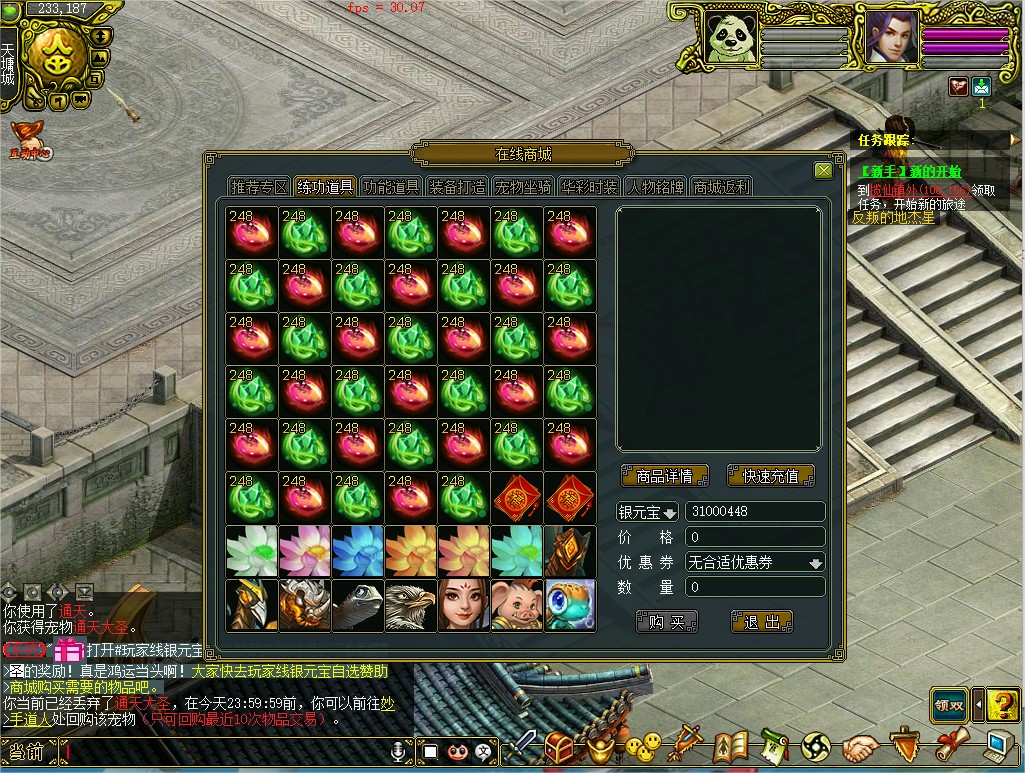Show the 宠物坐骑 tab

(x=523, y=187)
